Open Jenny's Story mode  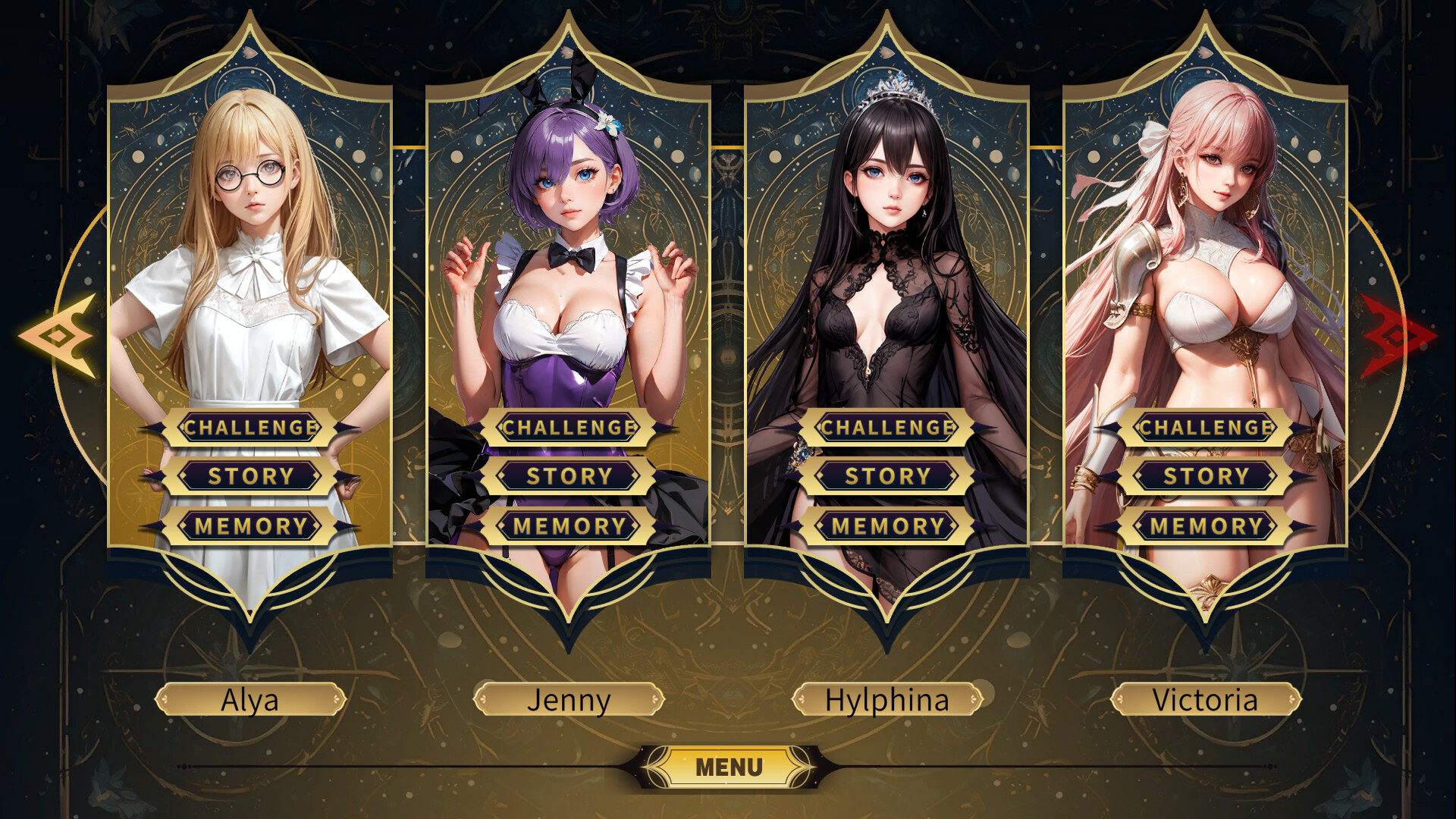pos(569,476)
